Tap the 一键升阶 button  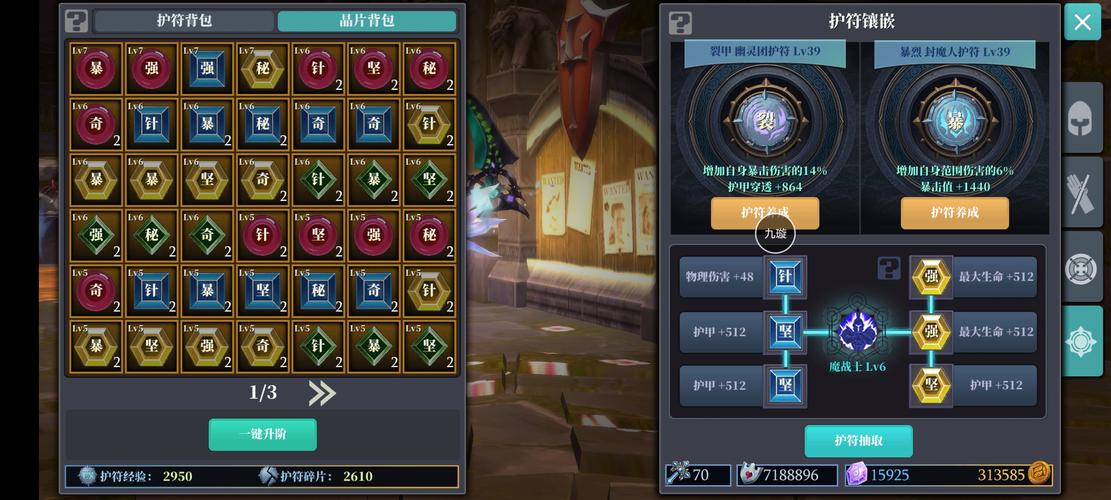pos(263,434)
